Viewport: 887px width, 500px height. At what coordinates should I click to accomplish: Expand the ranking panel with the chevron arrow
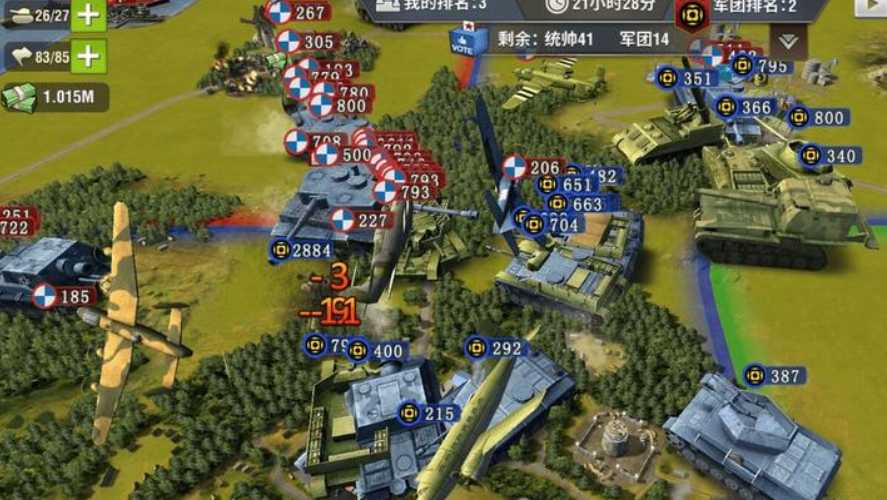(x=788, y=40)
